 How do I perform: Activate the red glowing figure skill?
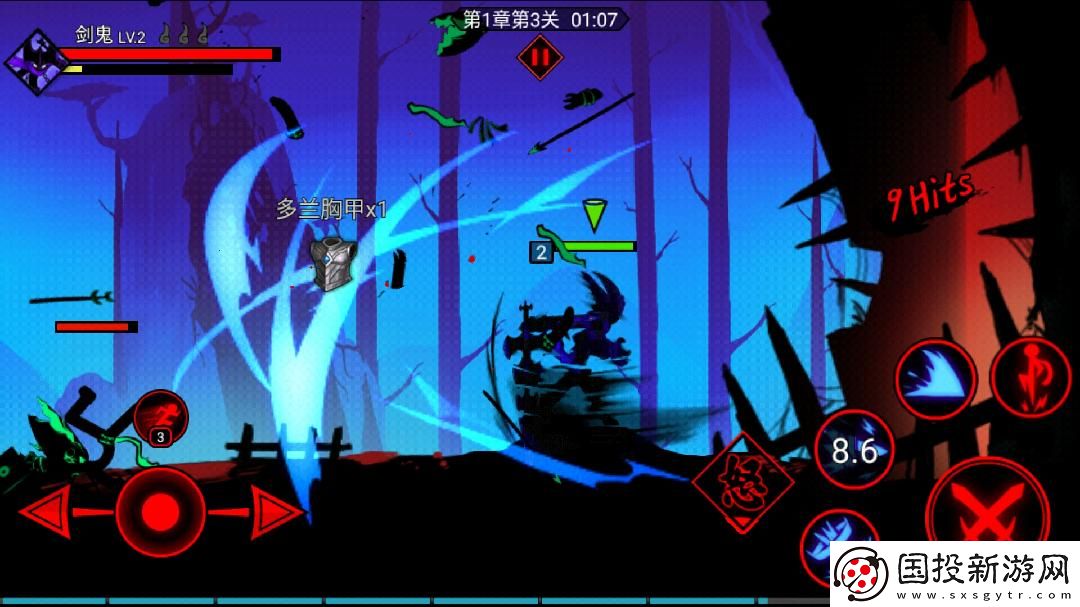(1028, 378)
